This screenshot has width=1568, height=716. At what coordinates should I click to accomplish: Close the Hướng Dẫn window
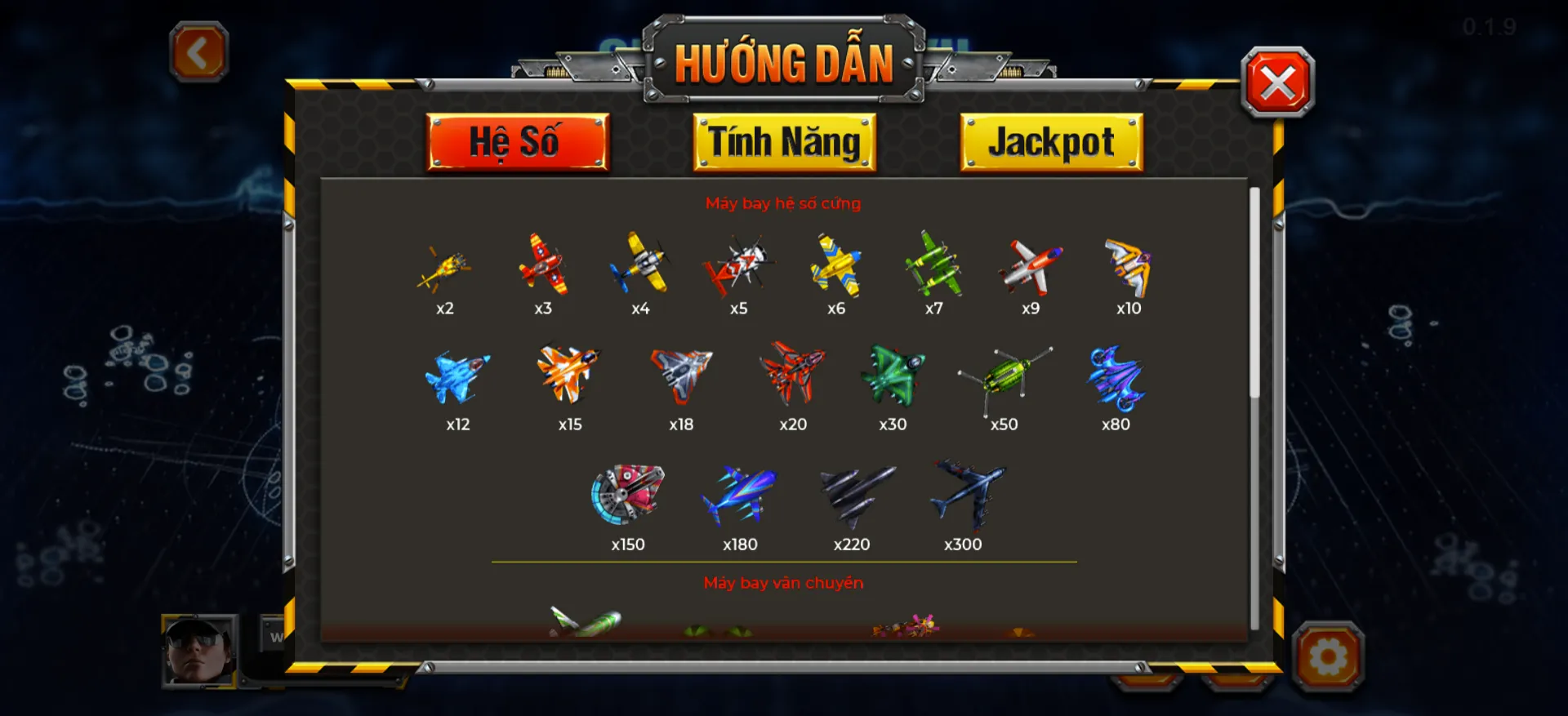coord(1279,82)
